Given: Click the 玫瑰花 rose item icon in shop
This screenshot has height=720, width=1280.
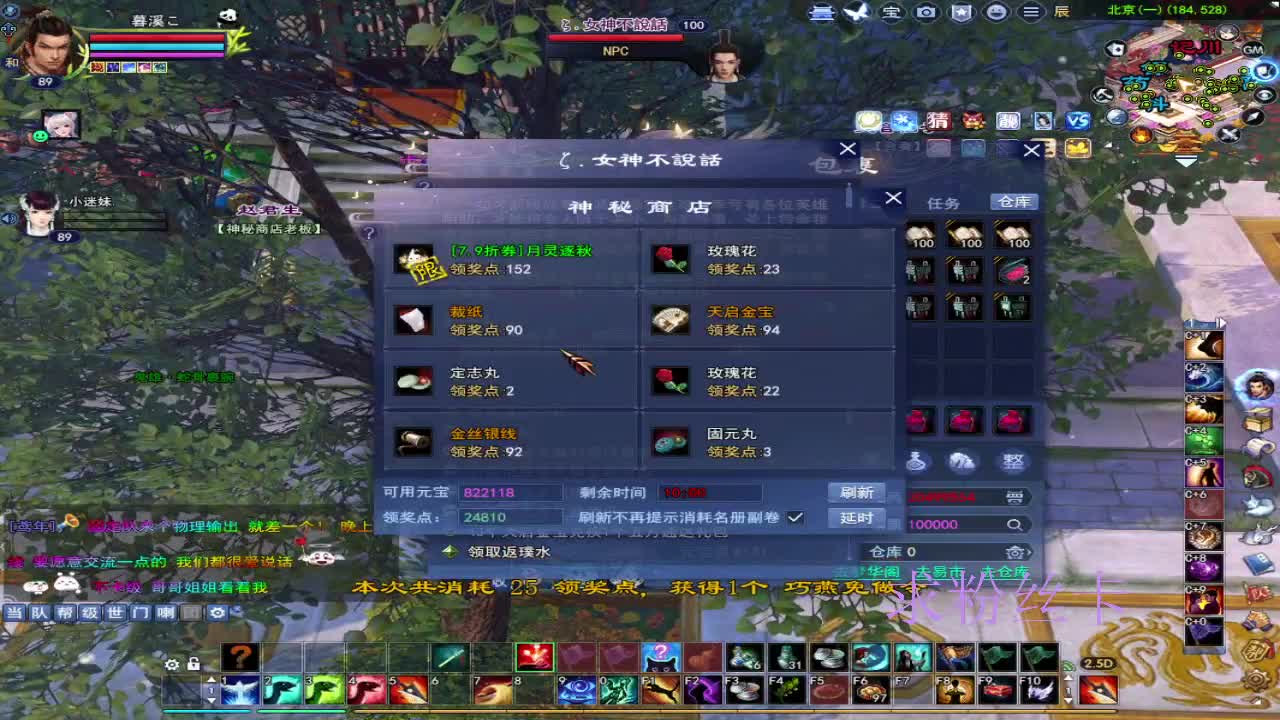Looking at the screenshot, I should point(671,260).
